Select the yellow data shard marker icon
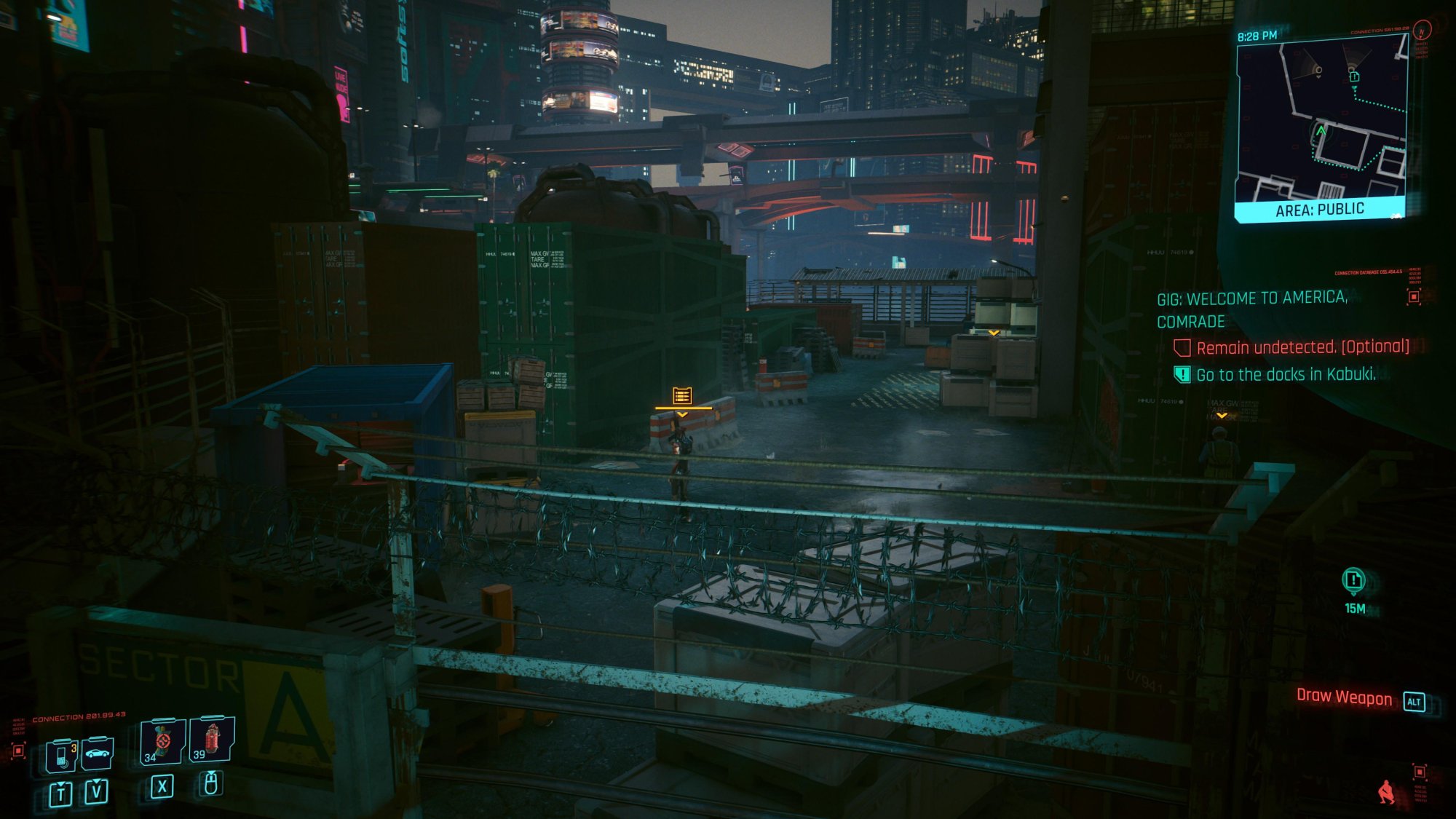Viewport: 1456px width, 819px height. 682,395
